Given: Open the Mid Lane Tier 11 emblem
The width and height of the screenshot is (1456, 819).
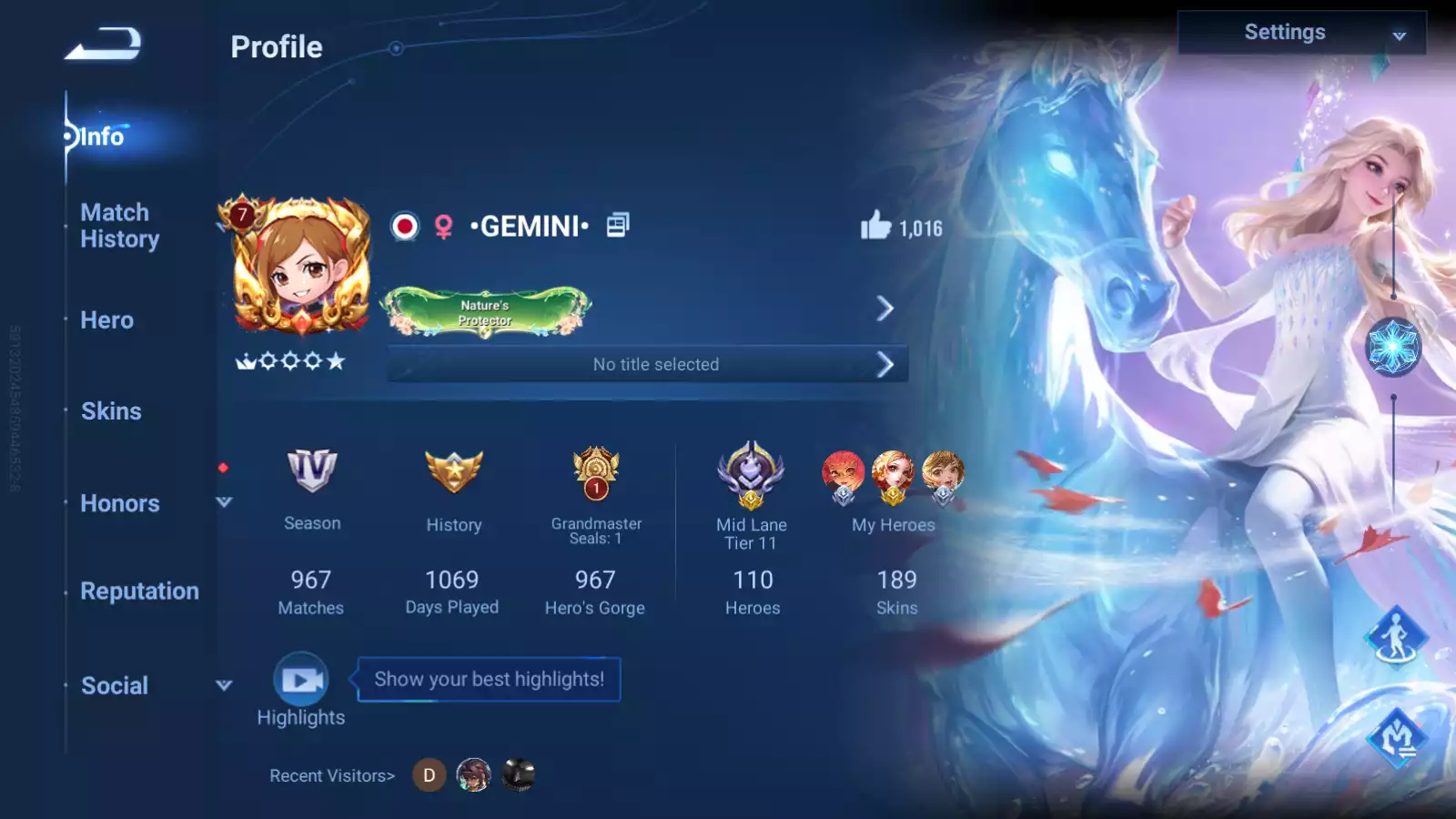Looking at the screenshot, I should tap(751, 473).
